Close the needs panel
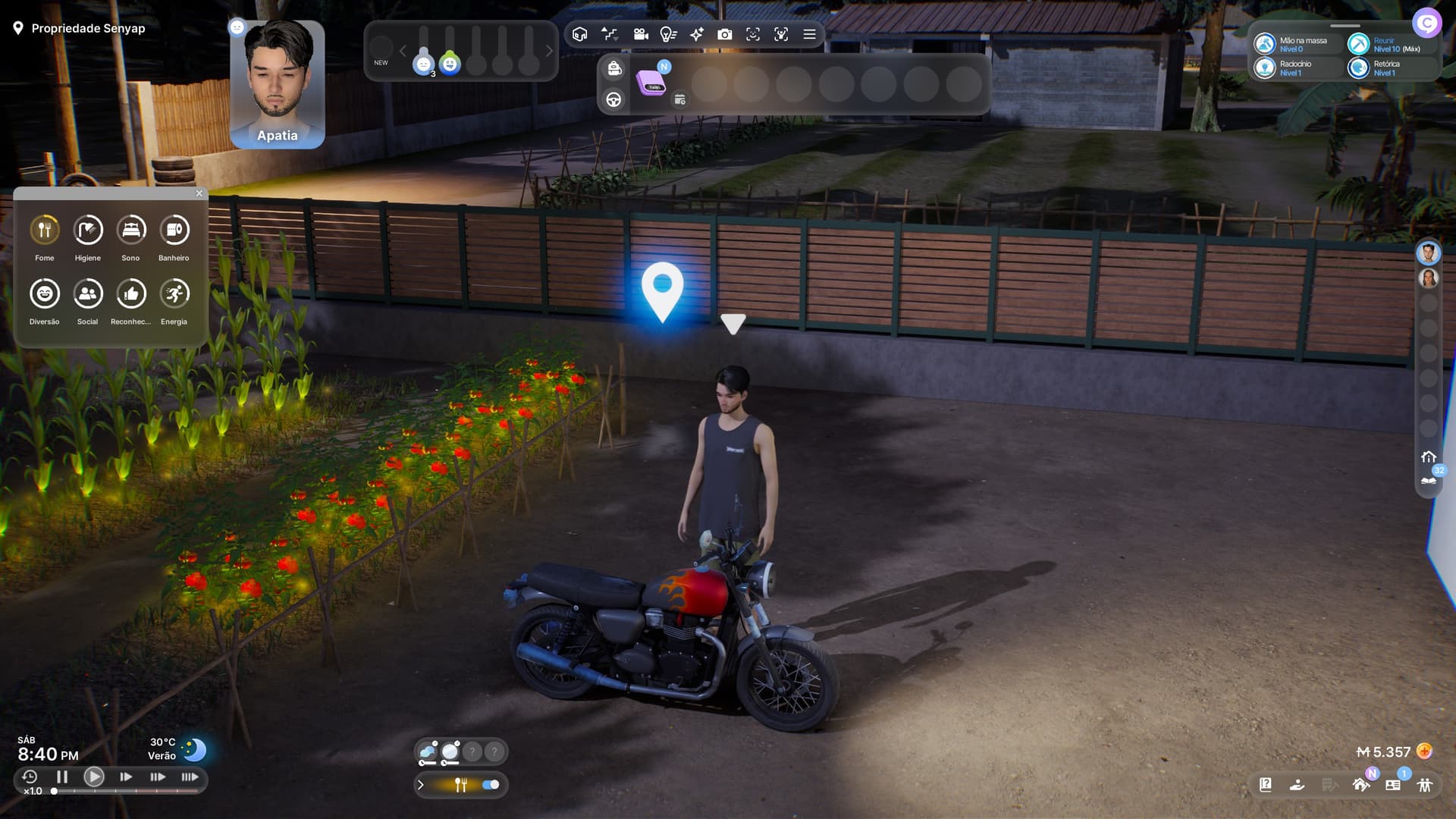This screenshot has width=1456, height=819. coord(199,193)
